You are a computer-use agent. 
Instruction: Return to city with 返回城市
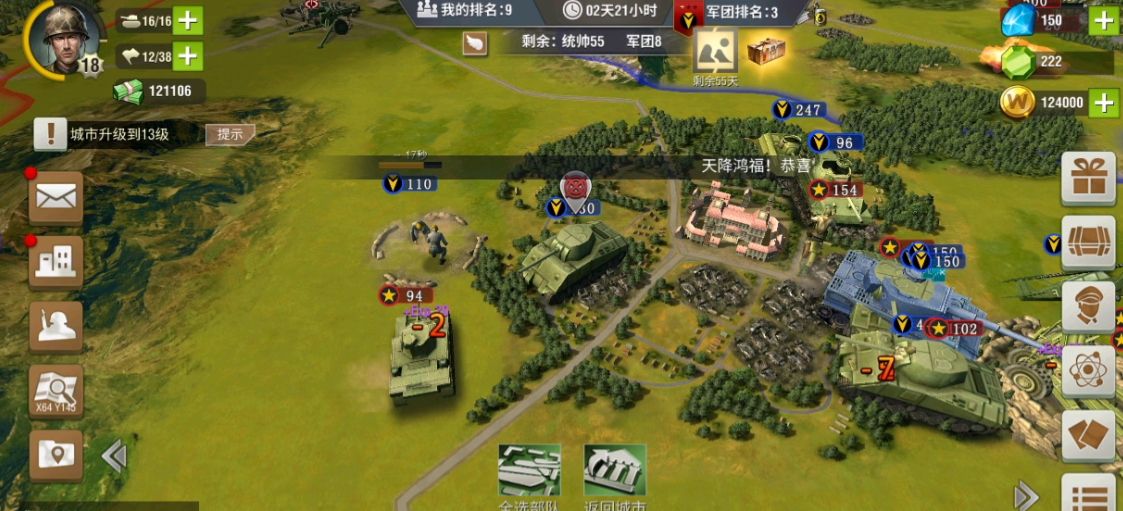click(614, 476)
